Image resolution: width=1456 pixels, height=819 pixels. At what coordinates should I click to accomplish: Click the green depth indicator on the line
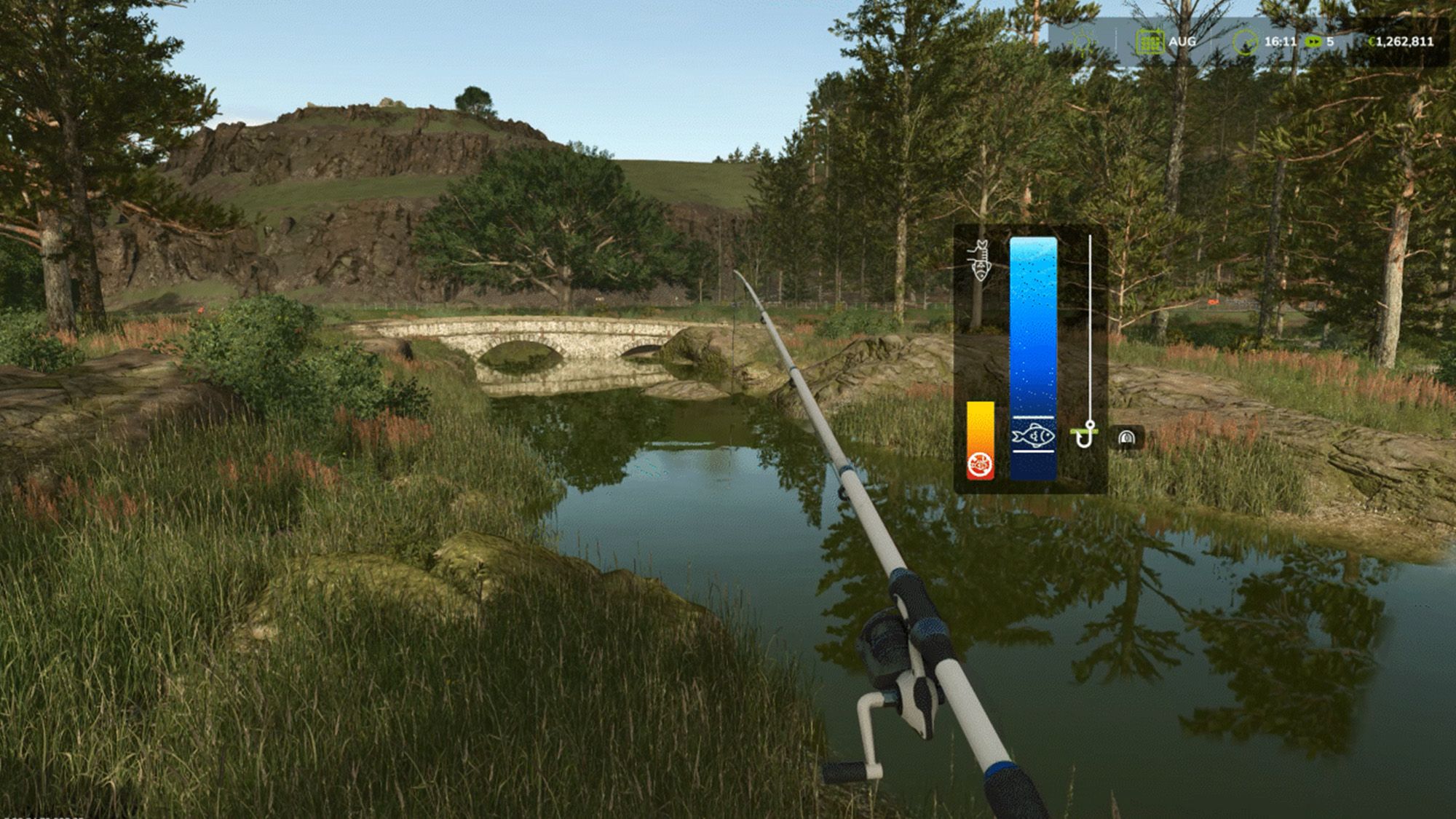click(1083, 430)
